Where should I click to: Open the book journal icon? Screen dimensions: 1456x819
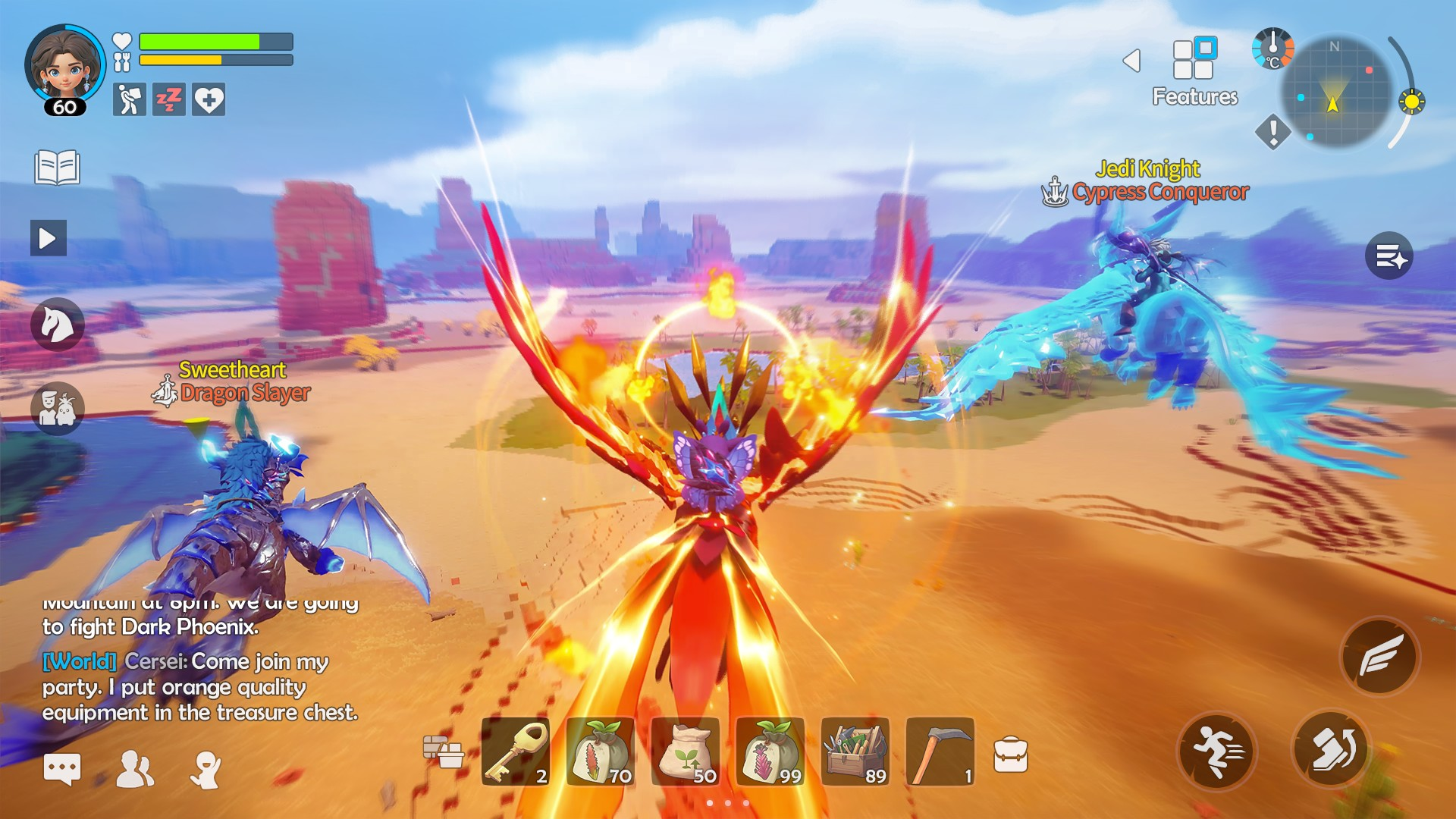(x=57, y=168)
